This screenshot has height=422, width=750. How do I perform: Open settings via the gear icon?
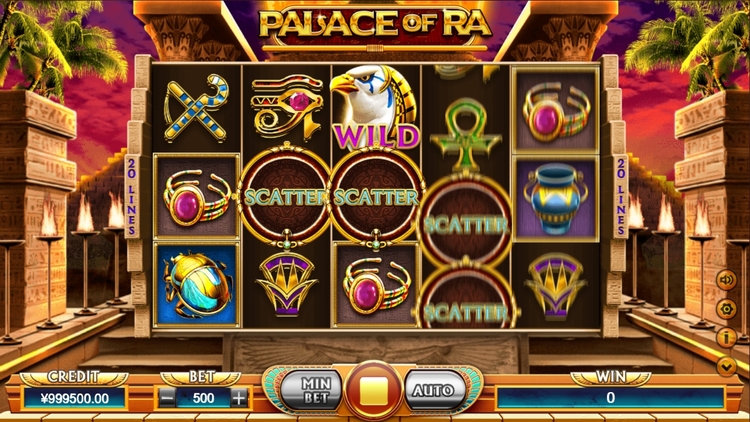(727, 309)
